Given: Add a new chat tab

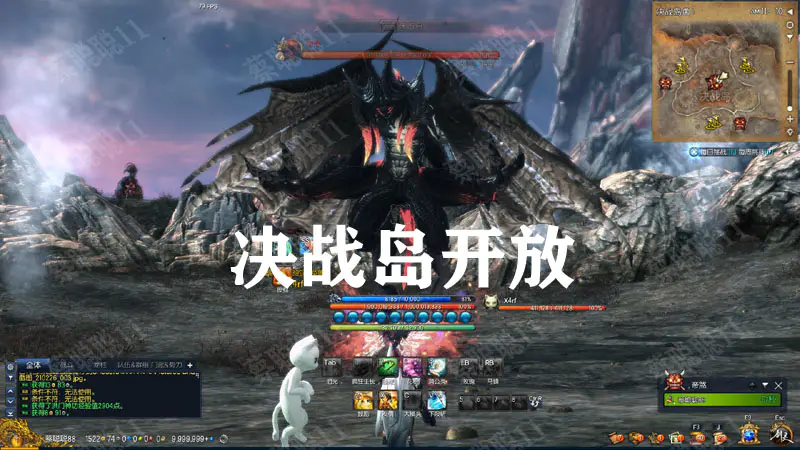Looking at the screenshot, I should tap(190, 365).
